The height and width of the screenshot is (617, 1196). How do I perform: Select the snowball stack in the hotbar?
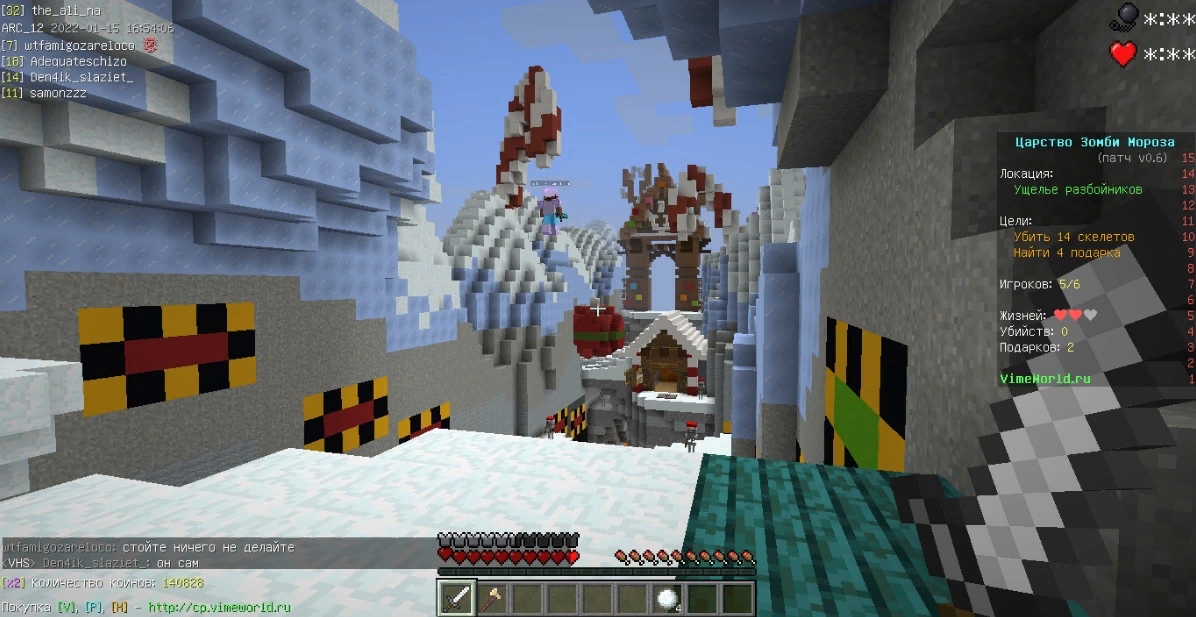pos(667,598)
